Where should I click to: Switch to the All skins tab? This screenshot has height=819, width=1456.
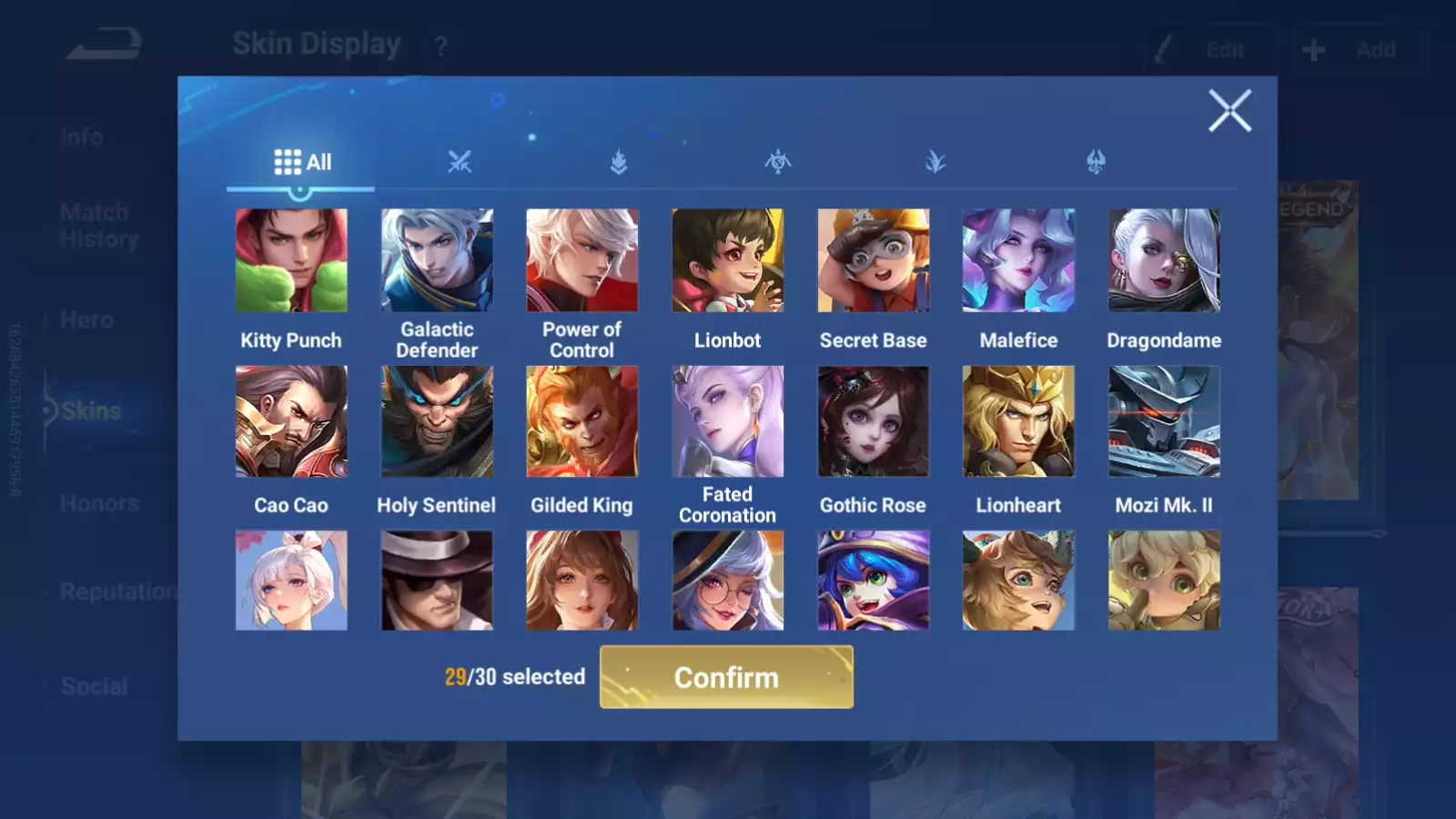coord(302,161)
